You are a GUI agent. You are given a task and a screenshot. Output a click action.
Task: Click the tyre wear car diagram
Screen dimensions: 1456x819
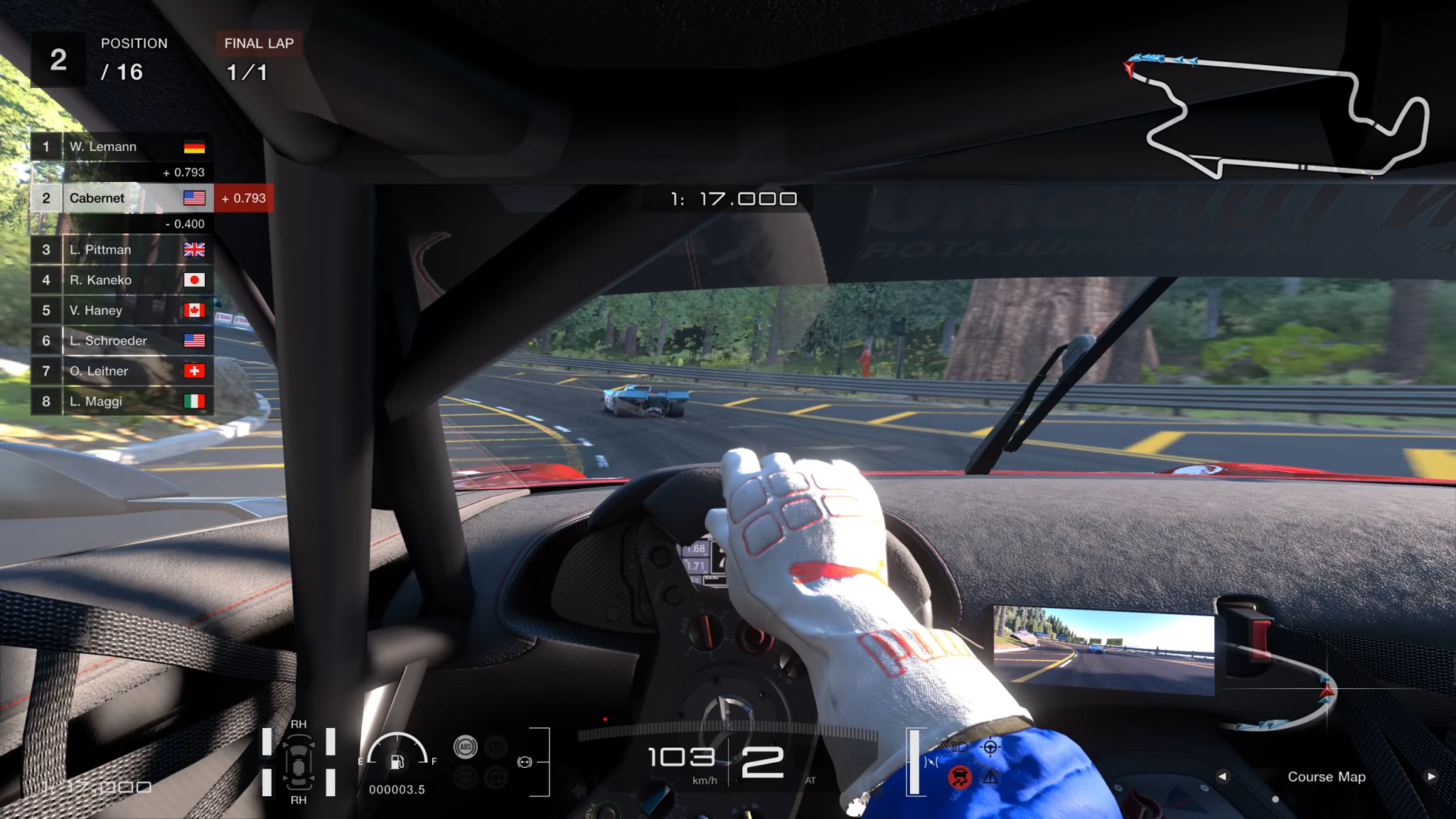point(299,762)
